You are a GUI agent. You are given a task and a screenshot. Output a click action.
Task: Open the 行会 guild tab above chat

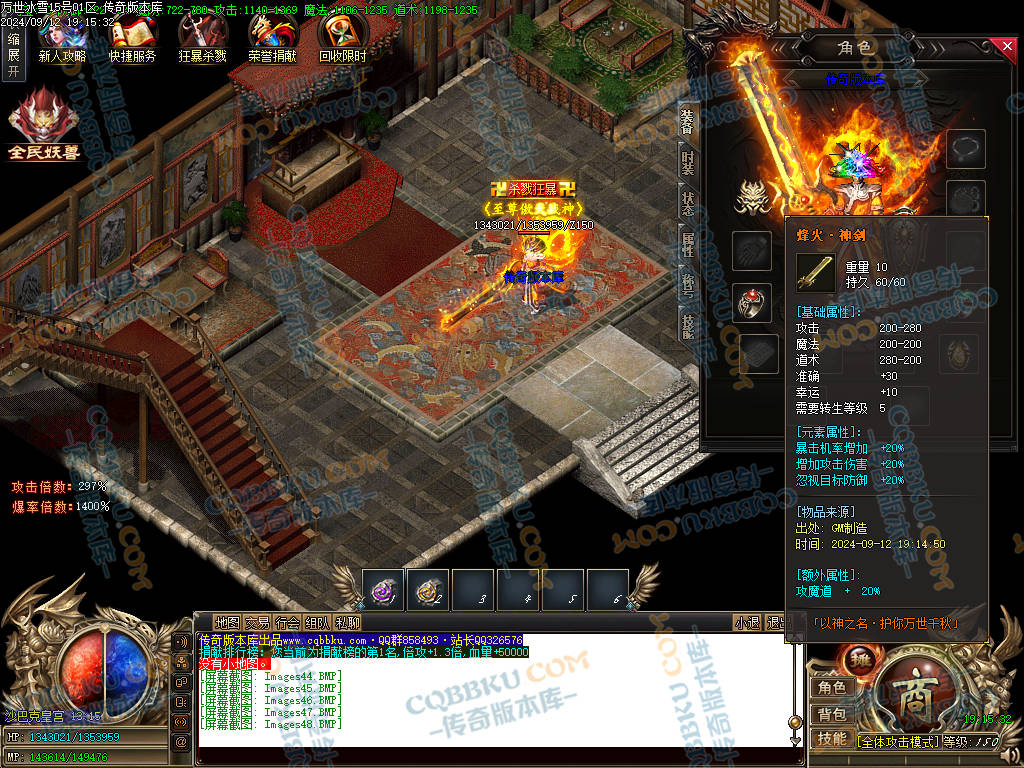coord(288,622)
